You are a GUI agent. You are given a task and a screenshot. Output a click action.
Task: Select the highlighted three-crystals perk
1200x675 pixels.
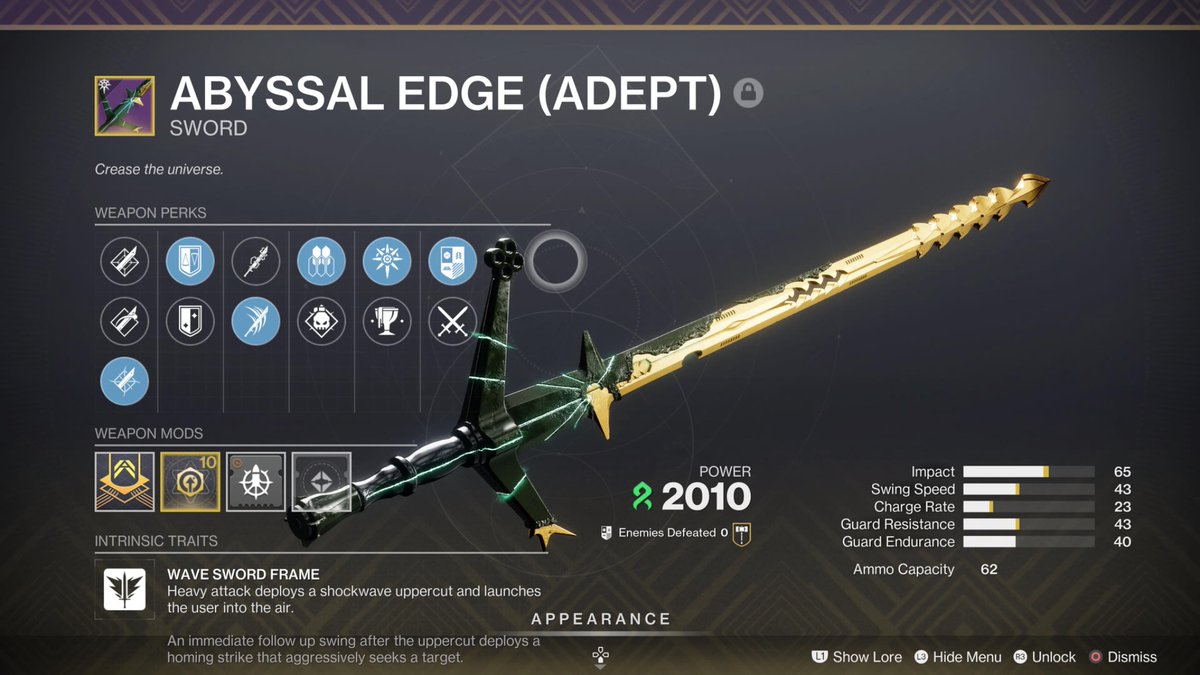321,262
